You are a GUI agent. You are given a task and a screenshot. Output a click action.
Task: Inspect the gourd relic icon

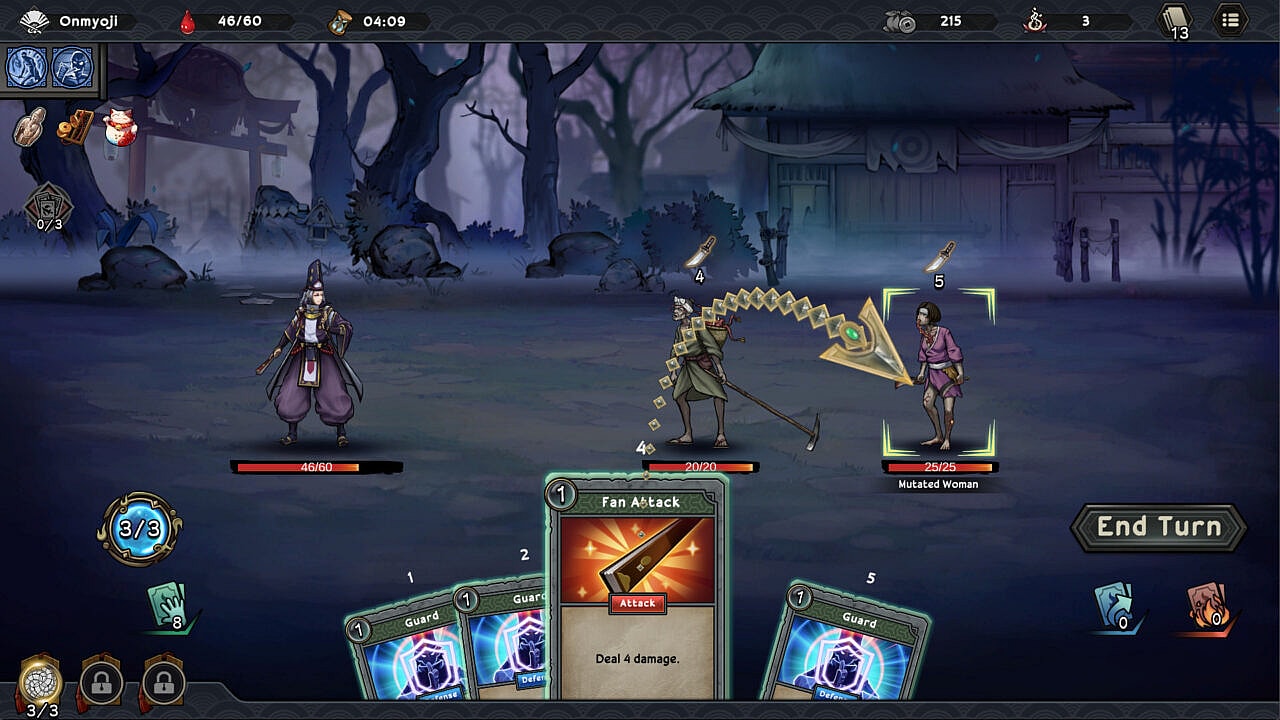(x=30, y=127)
